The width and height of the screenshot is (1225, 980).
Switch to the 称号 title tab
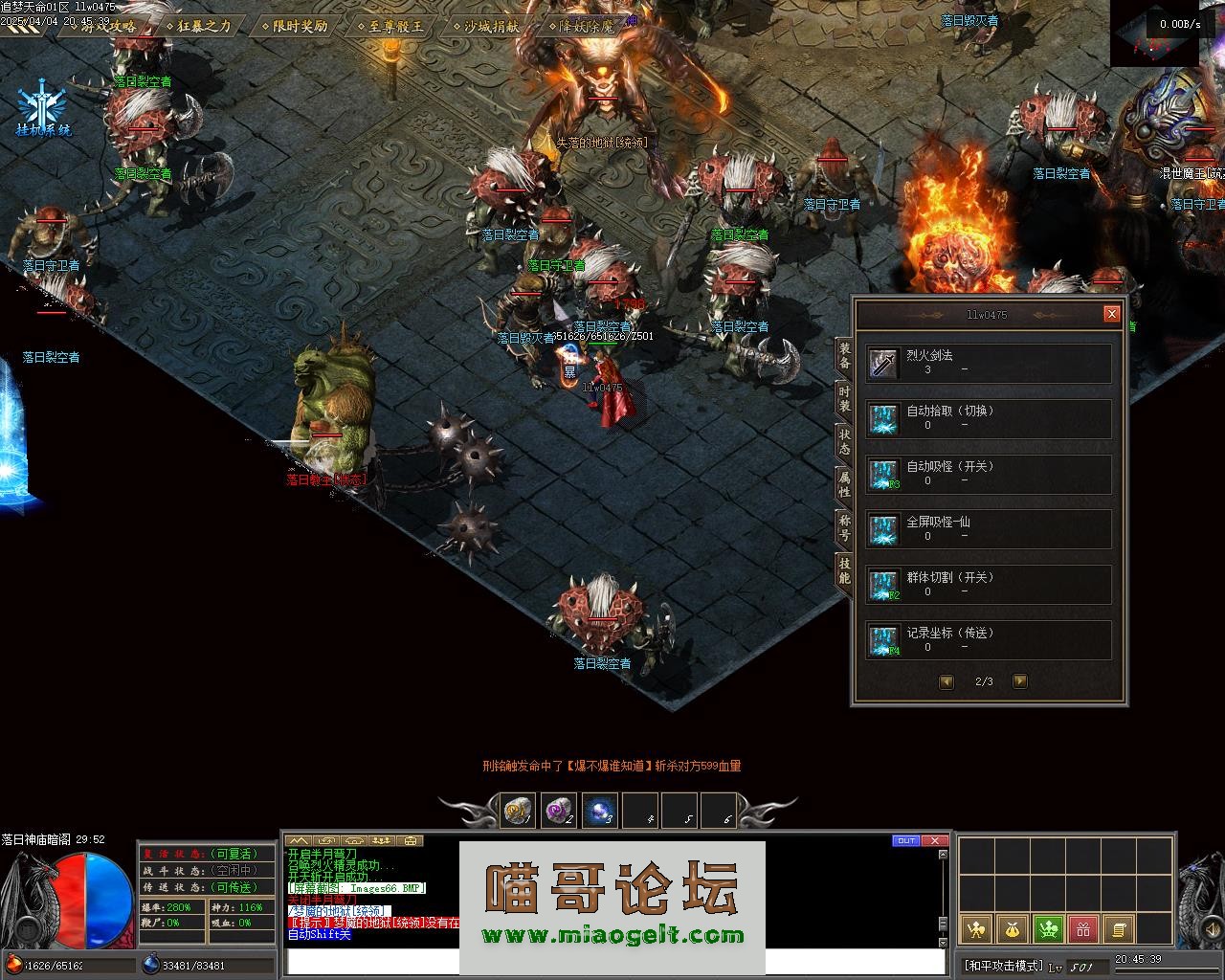pos(844,527)
